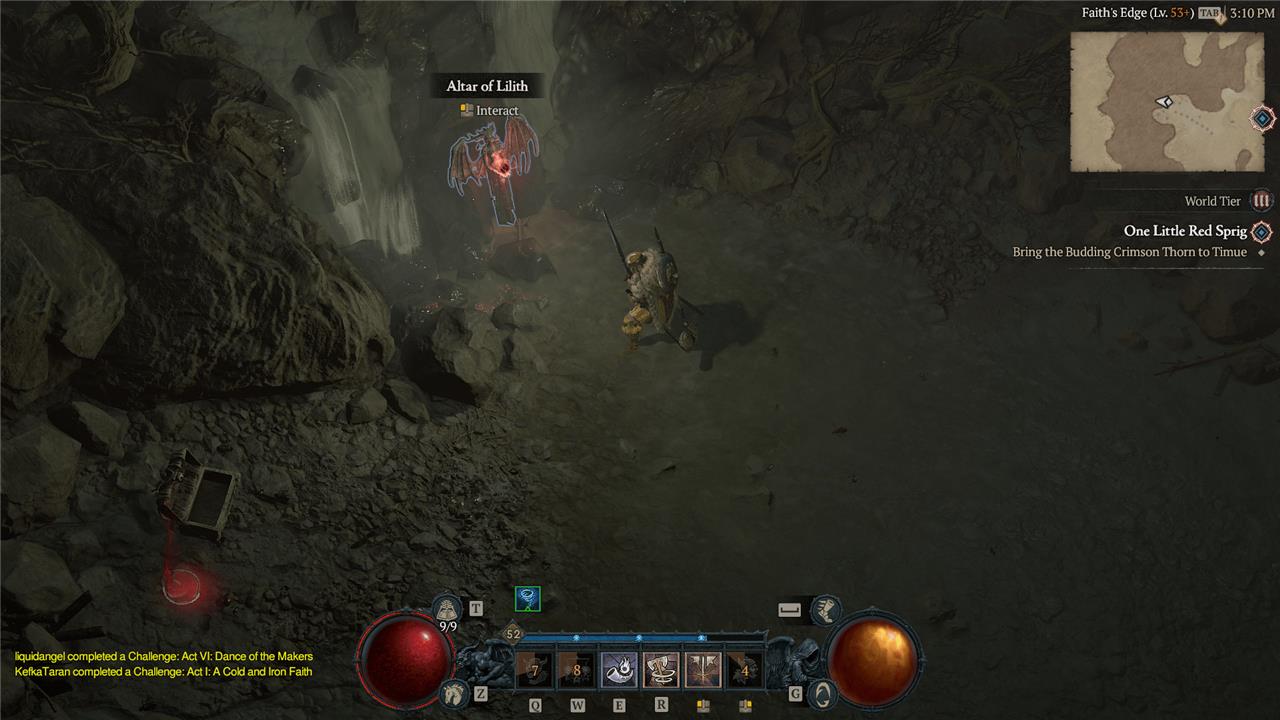Click the World Tier III icon
1280x720 pixels.
click(x=1262, y=201)
